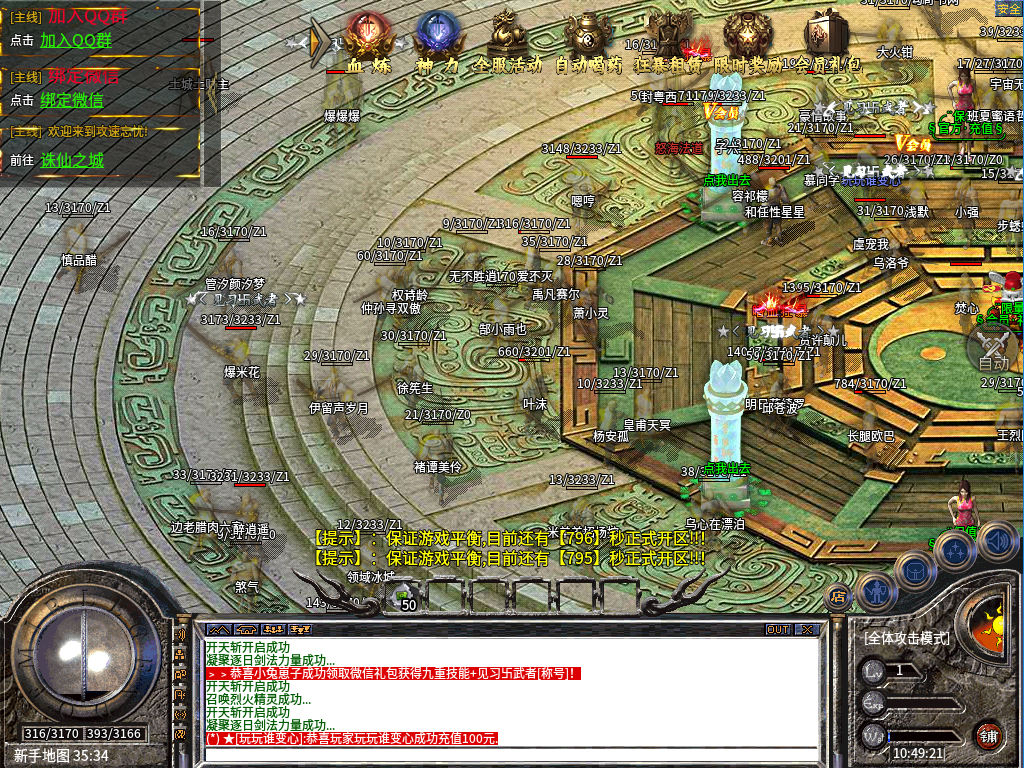Image resolution: width=1024 pixels, height=768 pixels.
Task: Open the 店 shop round button
Action: 838,596
